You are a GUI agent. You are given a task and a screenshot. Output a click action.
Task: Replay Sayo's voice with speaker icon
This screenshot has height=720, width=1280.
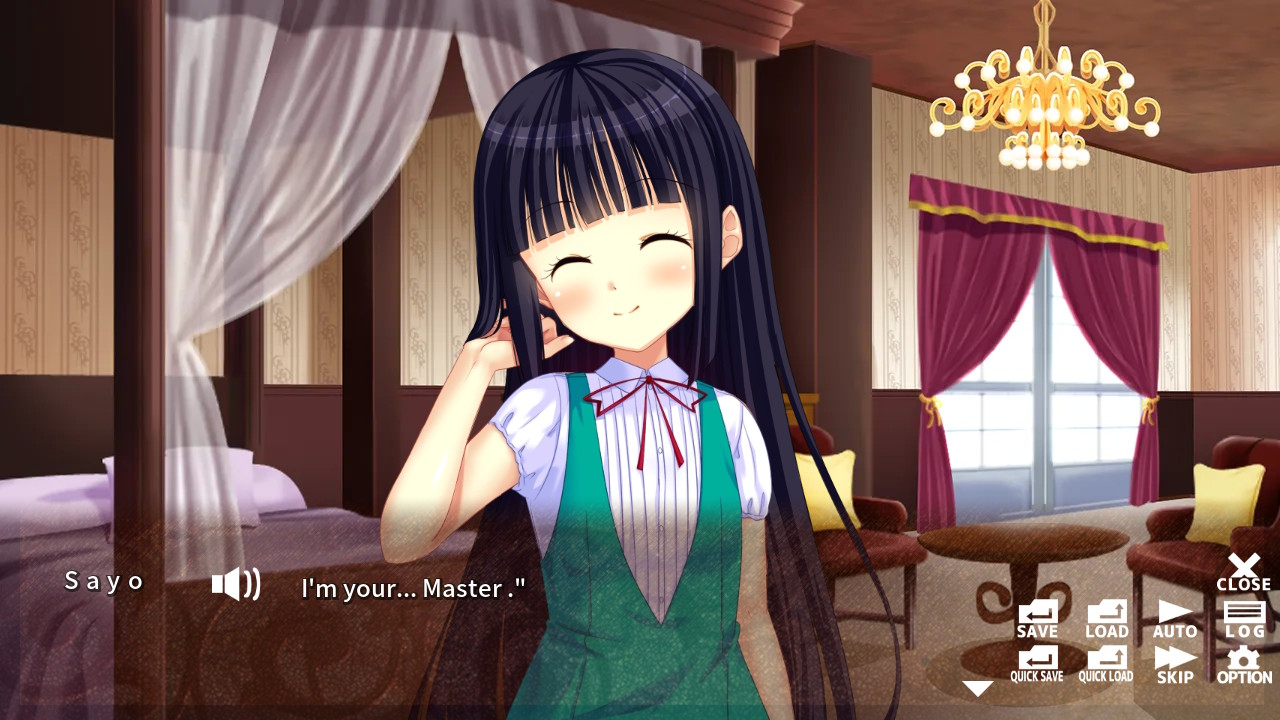(x=237, y=585)
